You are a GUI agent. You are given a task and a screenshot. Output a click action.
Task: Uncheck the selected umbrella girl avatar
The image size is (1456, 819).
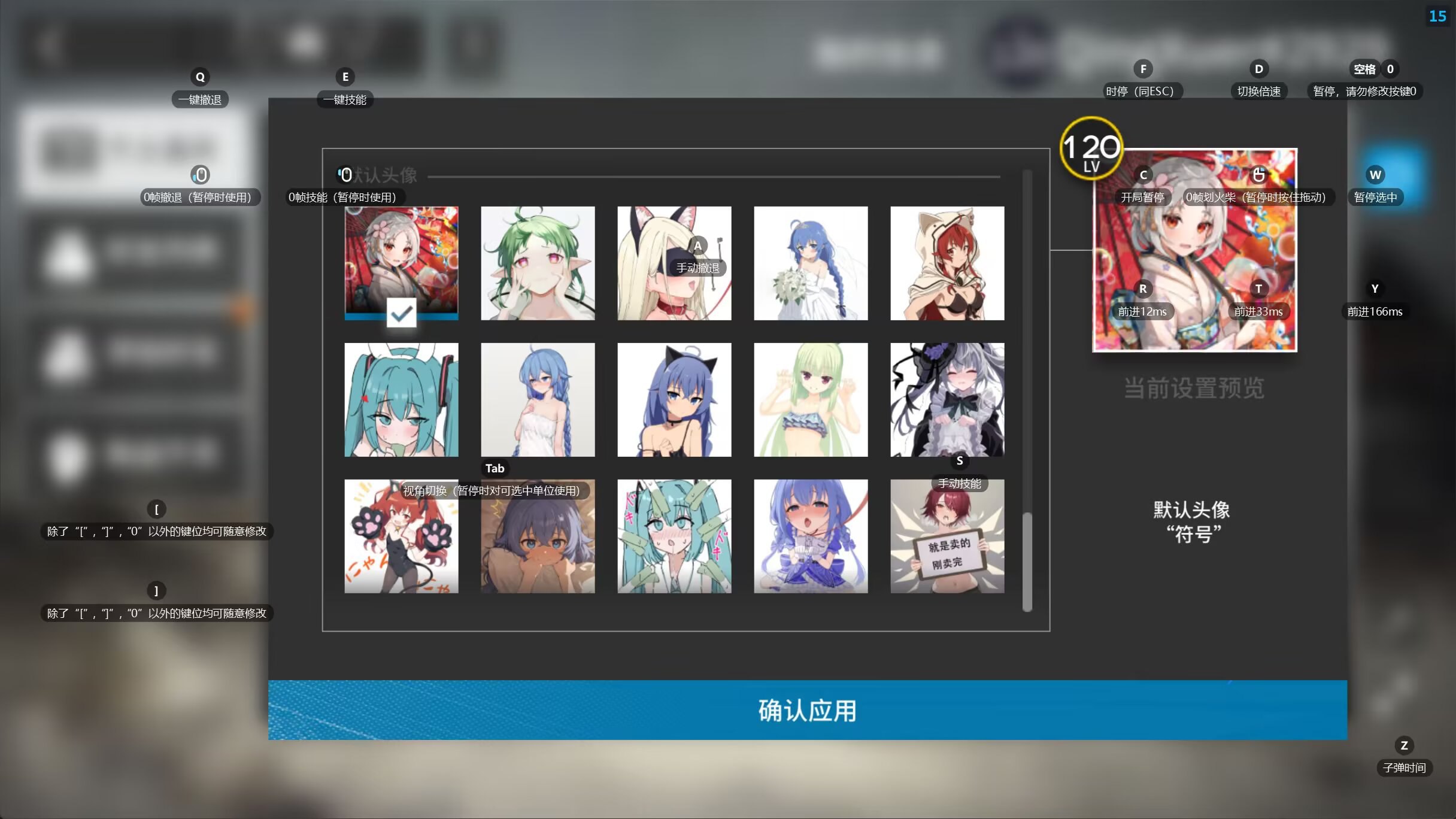[401, 263]
